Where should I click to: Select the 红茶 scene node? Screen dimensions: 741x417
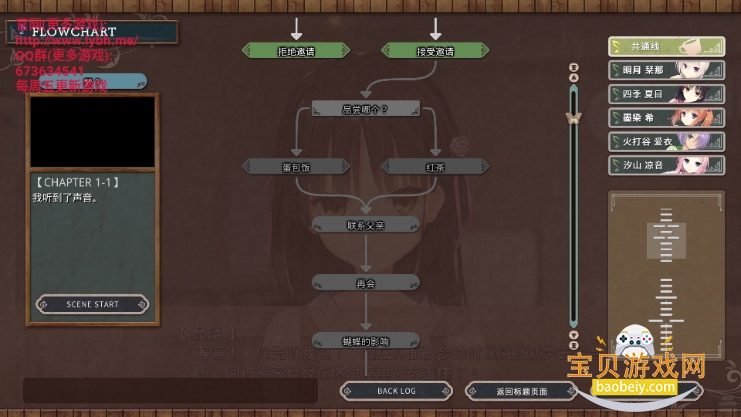coord(434,166)
